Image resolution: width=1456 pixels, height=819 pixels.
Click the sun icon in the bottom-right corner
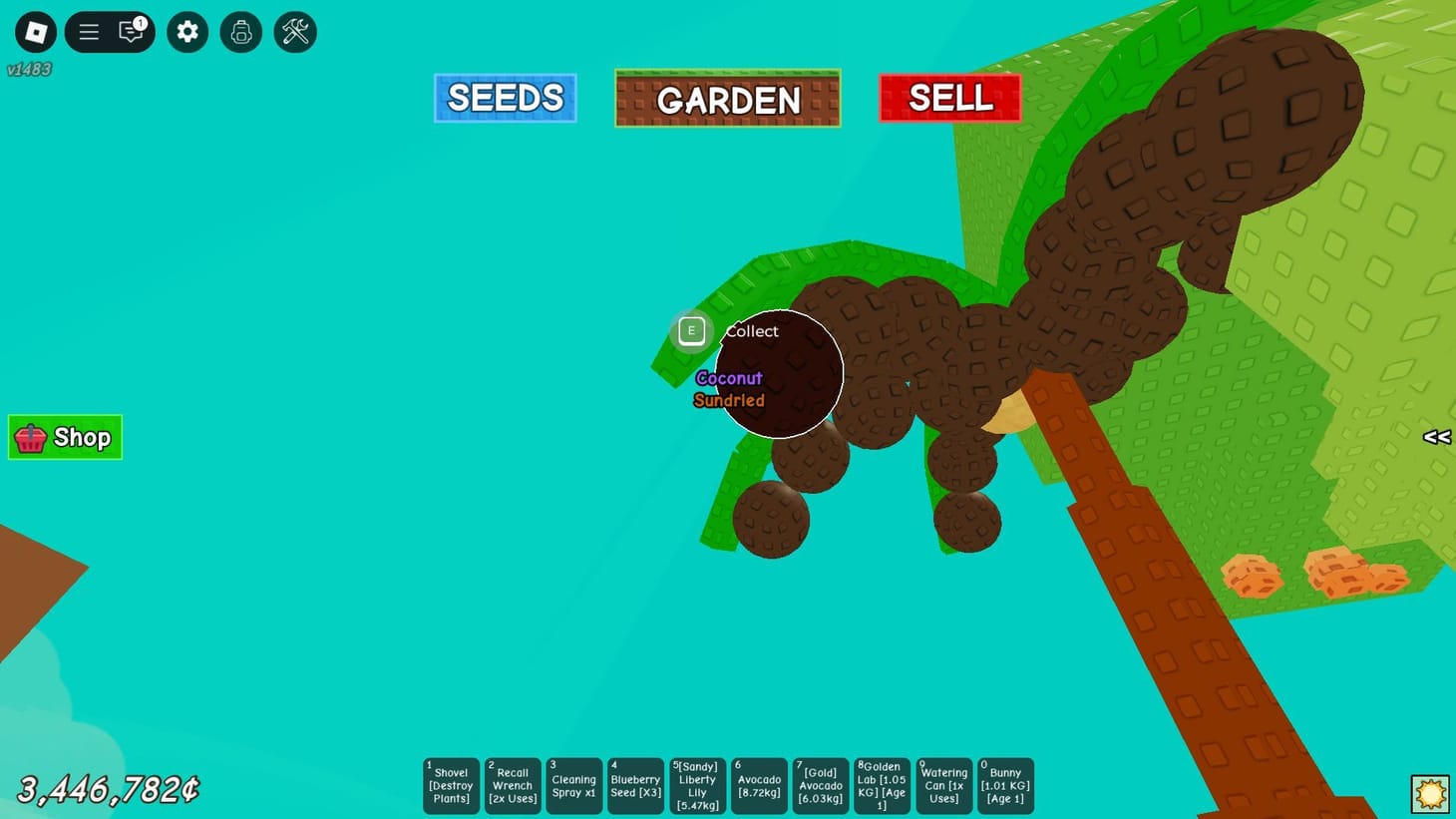[x=1432, y=792]
